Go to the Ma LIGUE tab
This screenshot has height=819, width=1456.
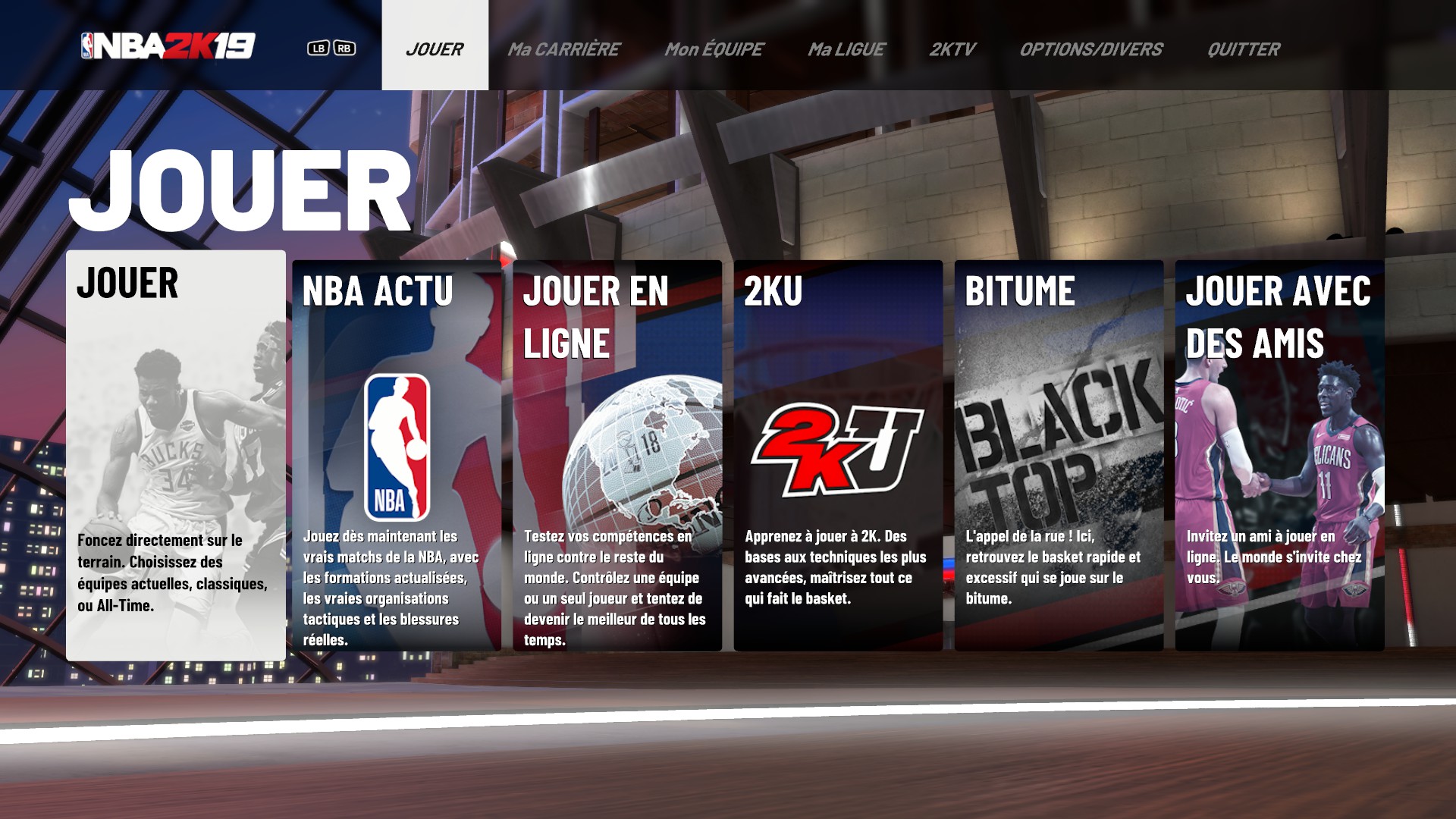[846, 49]
